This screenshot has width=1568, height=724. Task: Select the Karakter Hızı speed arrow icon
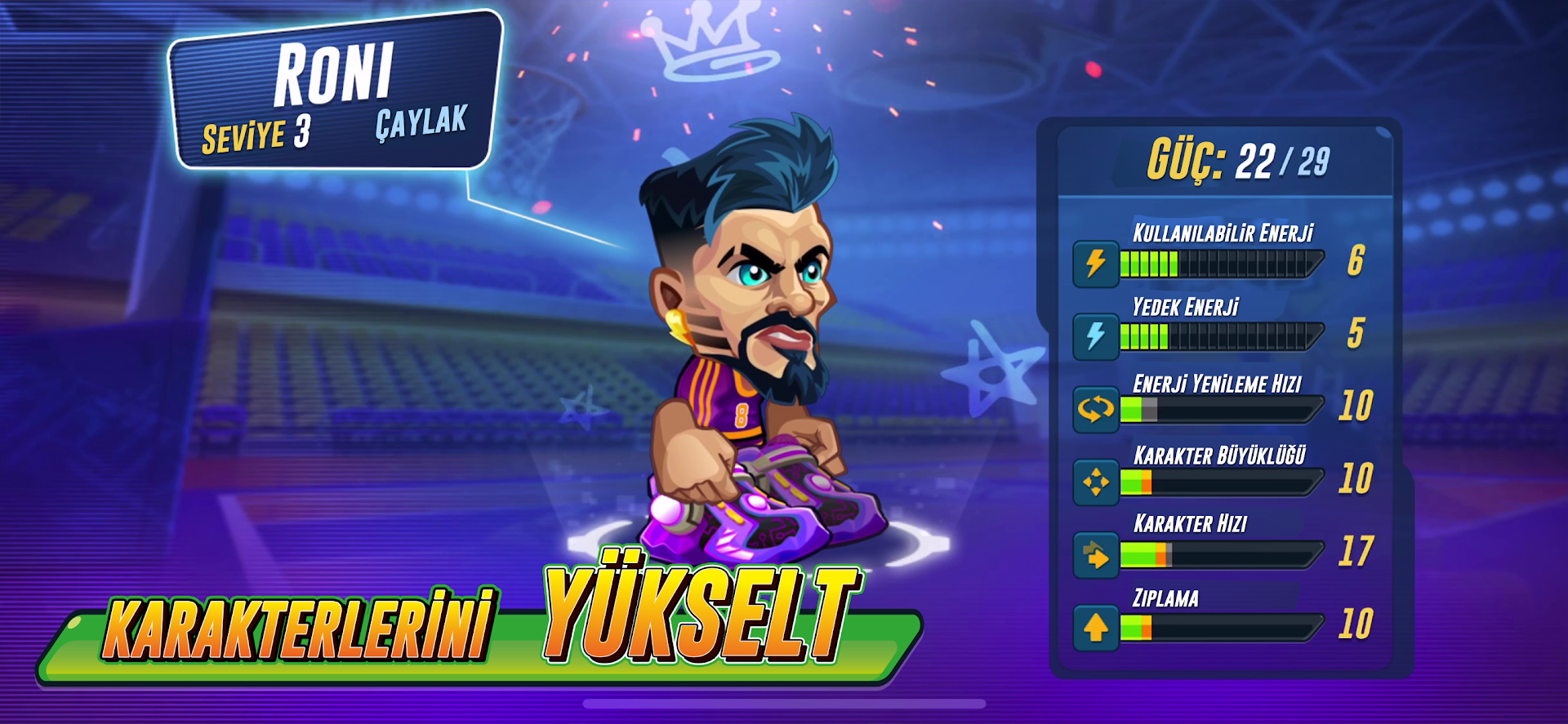pos(1095,555)
